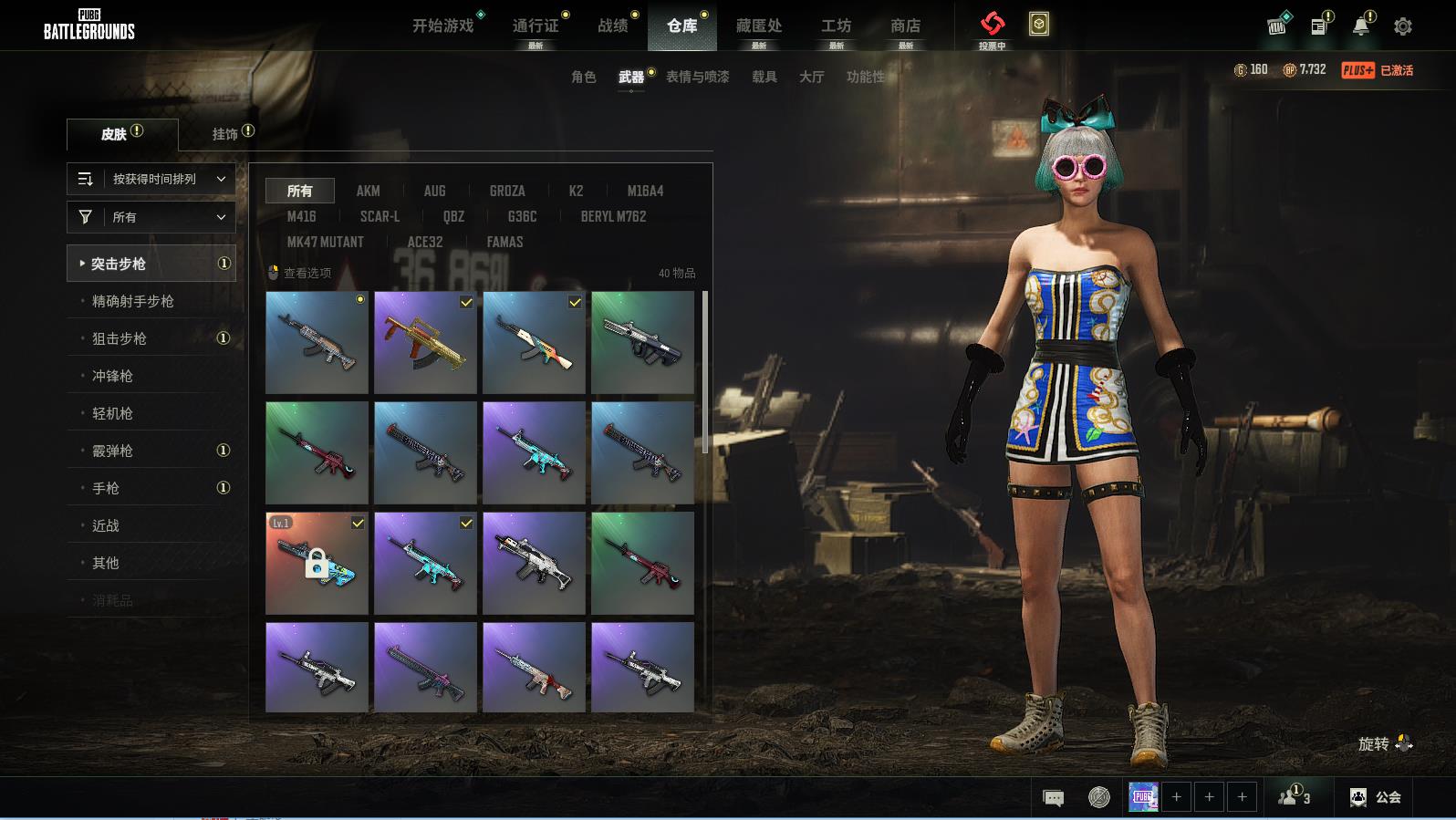Image resolution: width=1456 pixels, height=820 pixels.
Task: Select the golden Groza skin thumbnail
Action: tap(425, 343)
